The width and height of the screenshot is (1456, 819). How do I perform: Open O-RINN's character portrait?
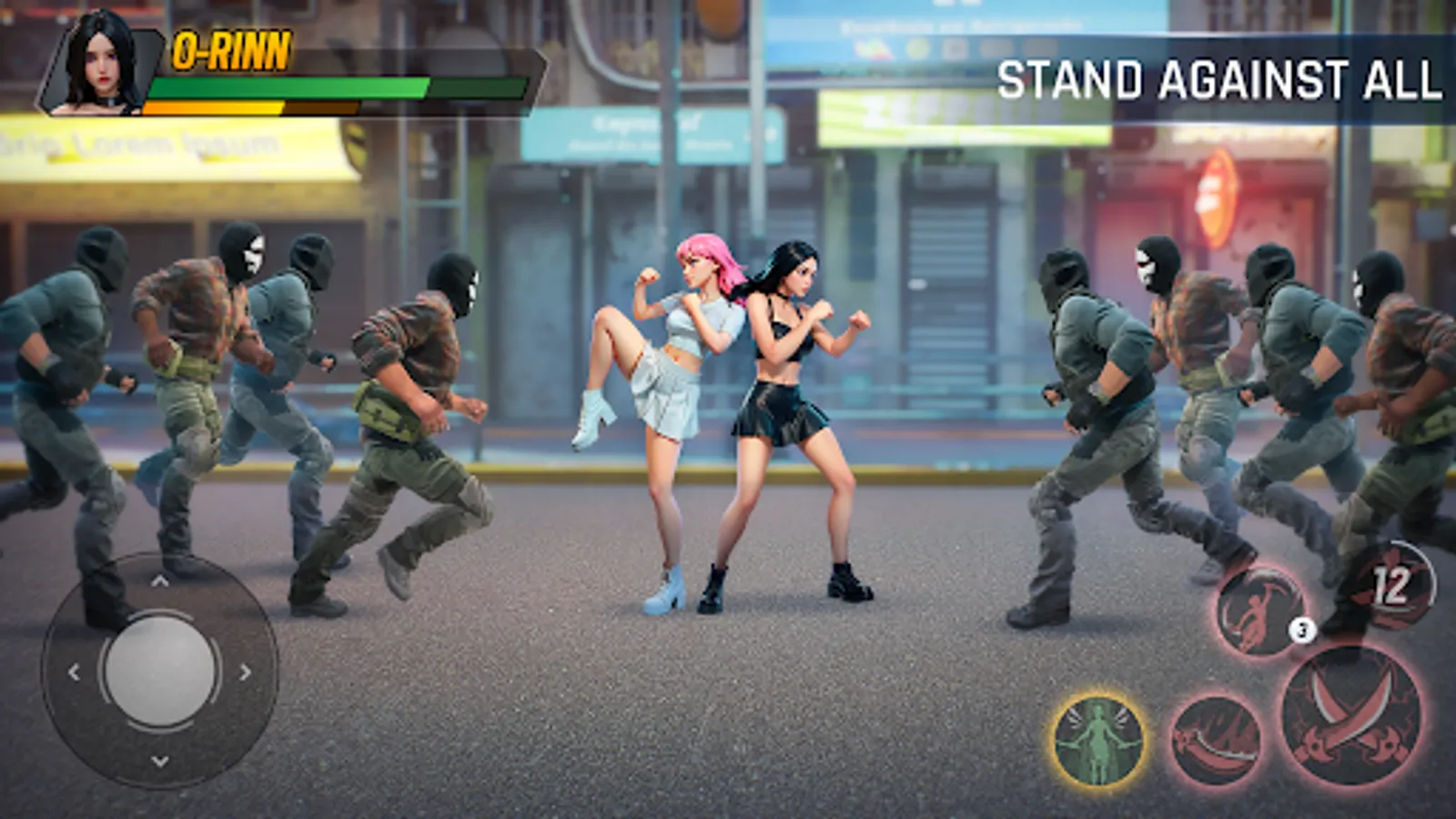pos(100,64)
